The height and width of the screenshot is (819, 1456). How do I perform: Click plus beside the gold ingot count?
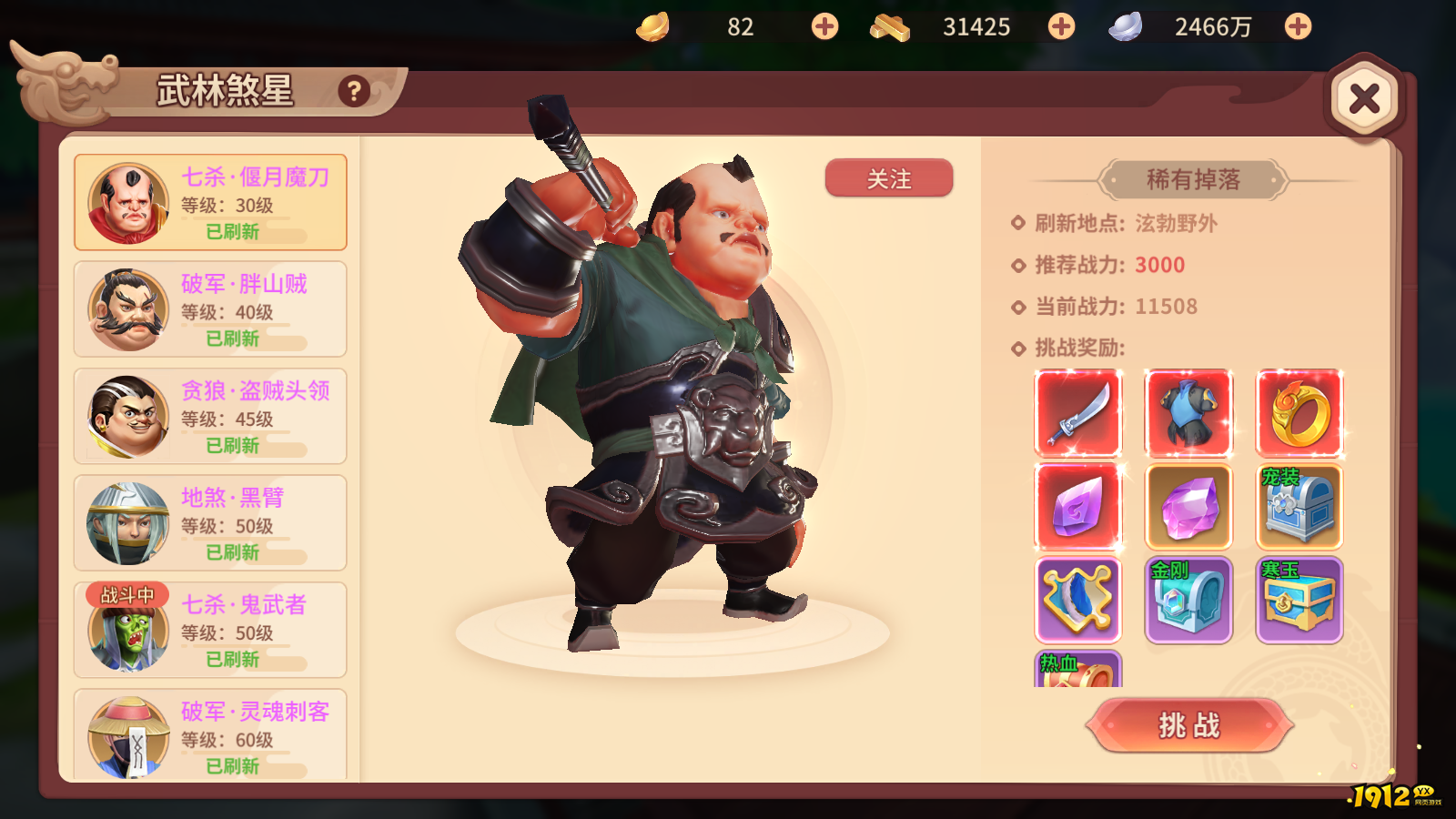click(1060, 26)
